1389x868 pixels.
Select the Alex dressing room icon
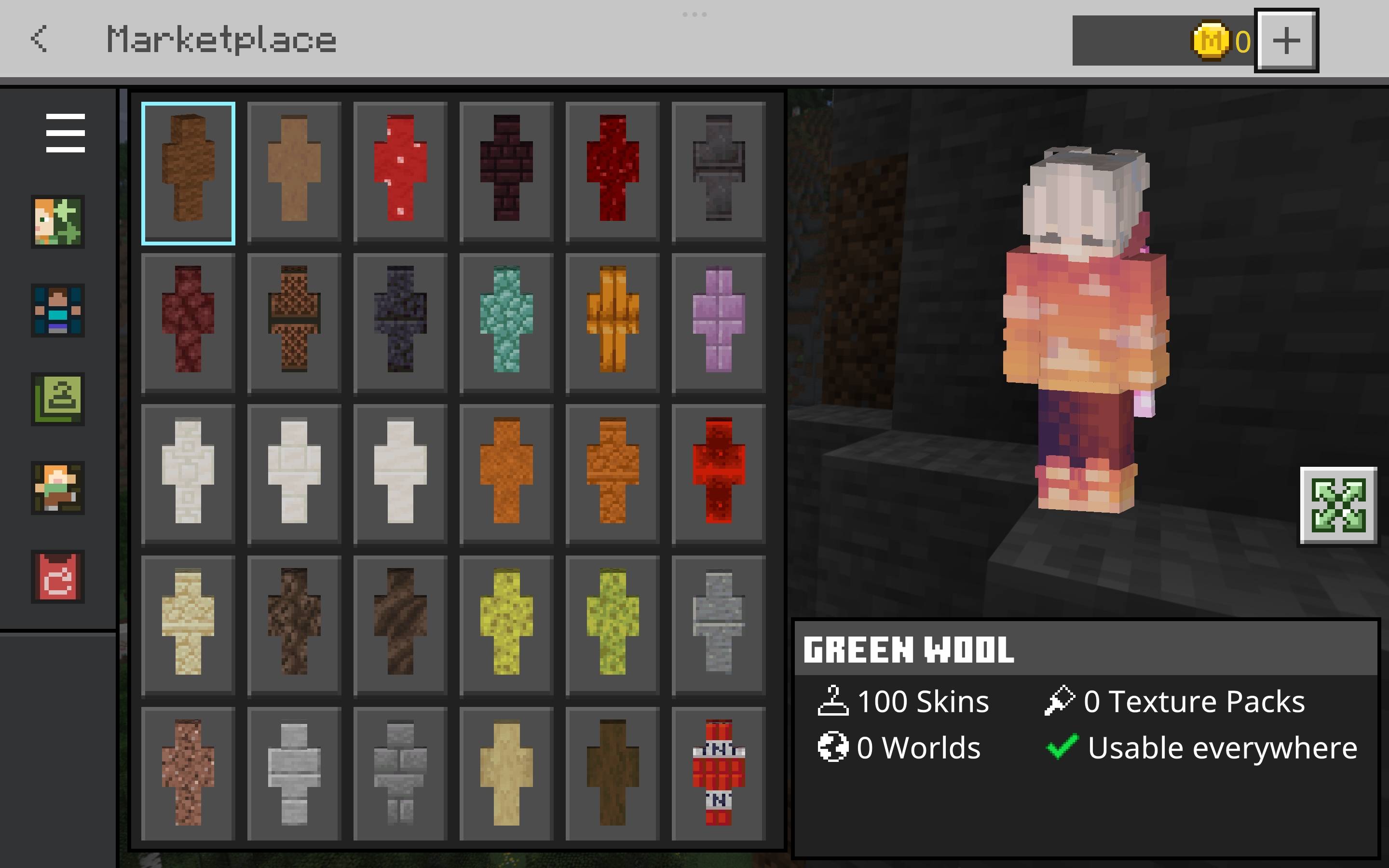(57, 223)
